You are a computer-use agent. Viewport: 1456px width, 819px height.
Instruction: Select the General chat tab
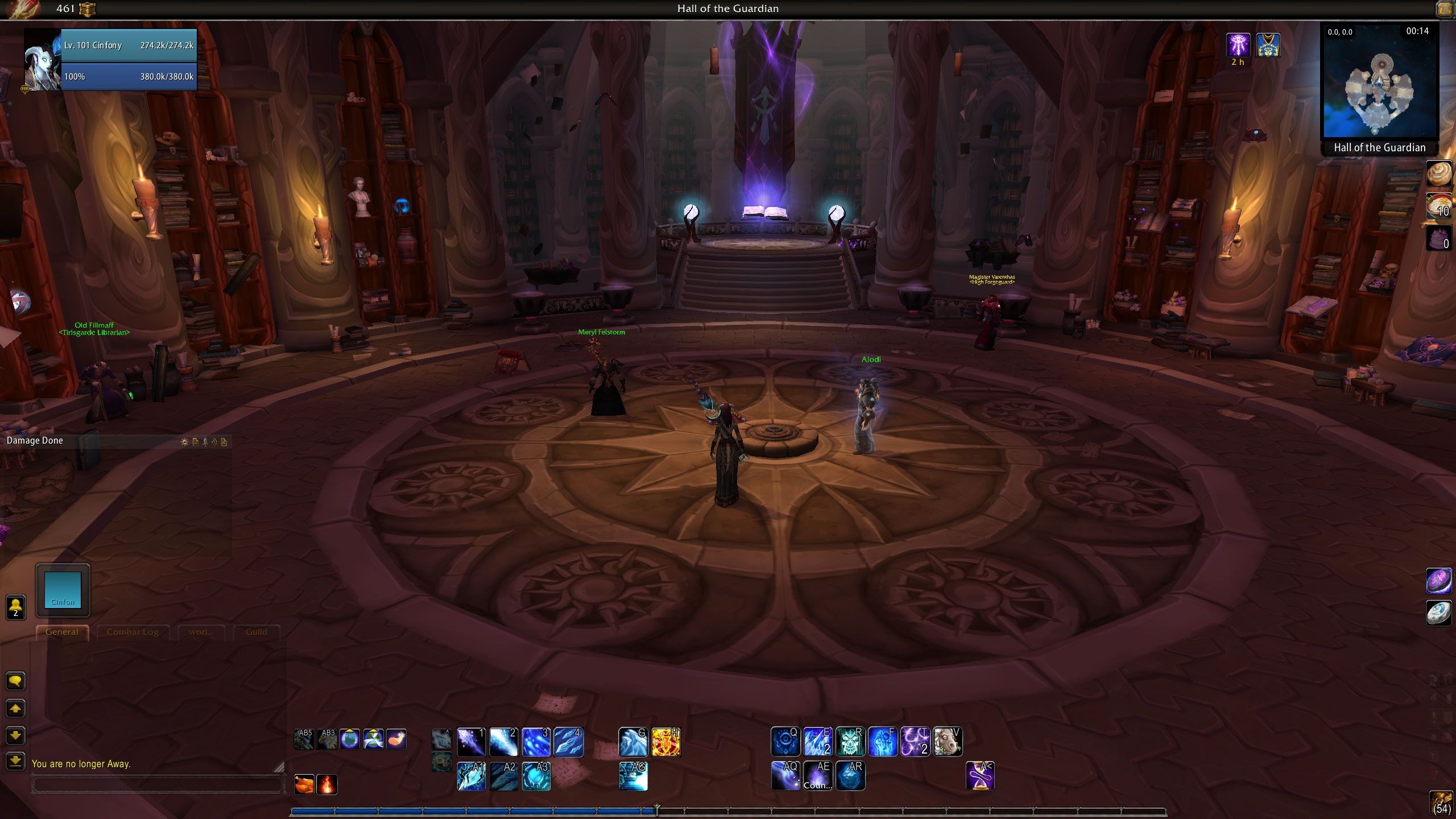pyautogui.click(x=62, y=632)
